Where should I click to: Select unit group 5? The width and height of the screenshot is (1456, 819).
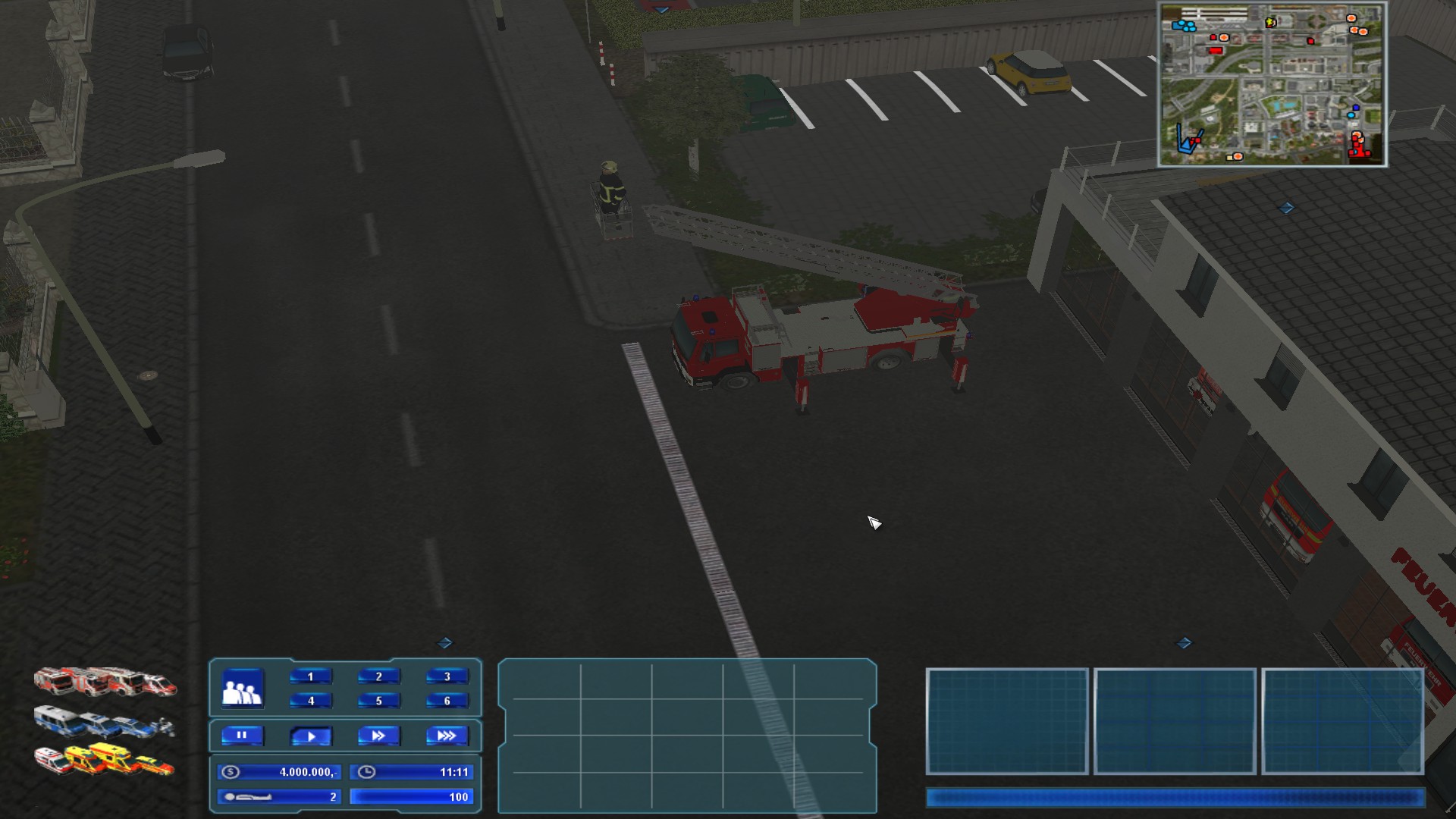pyautogui.click(x=378, y=701)
